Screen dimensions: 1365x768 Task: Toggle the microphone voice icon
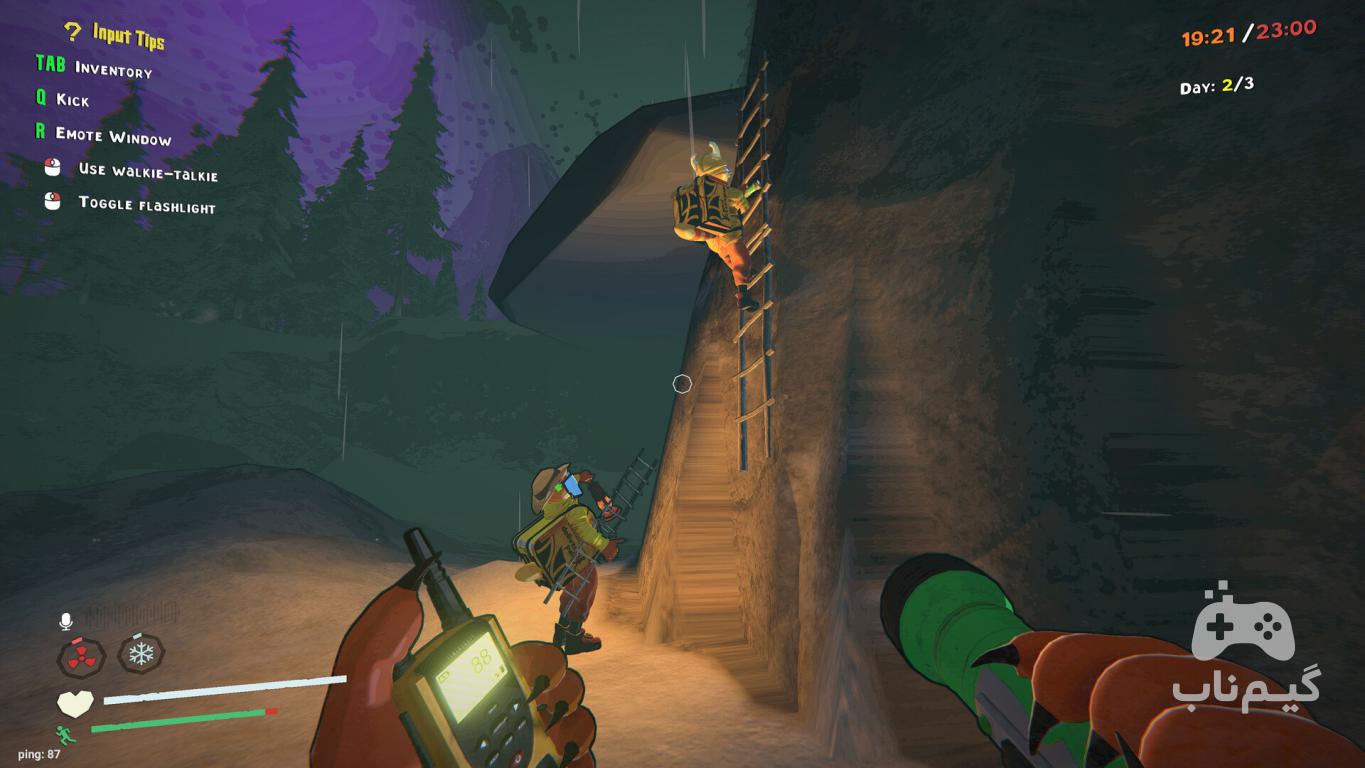coord(66,622)
